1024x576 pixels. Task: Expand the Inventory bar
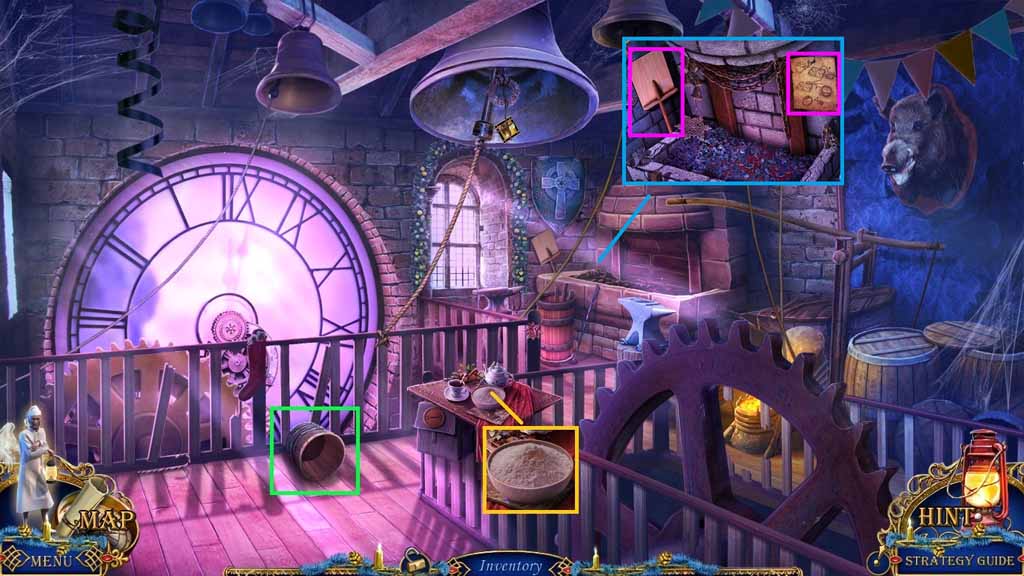pyautogui.click(x=510, y=566)
